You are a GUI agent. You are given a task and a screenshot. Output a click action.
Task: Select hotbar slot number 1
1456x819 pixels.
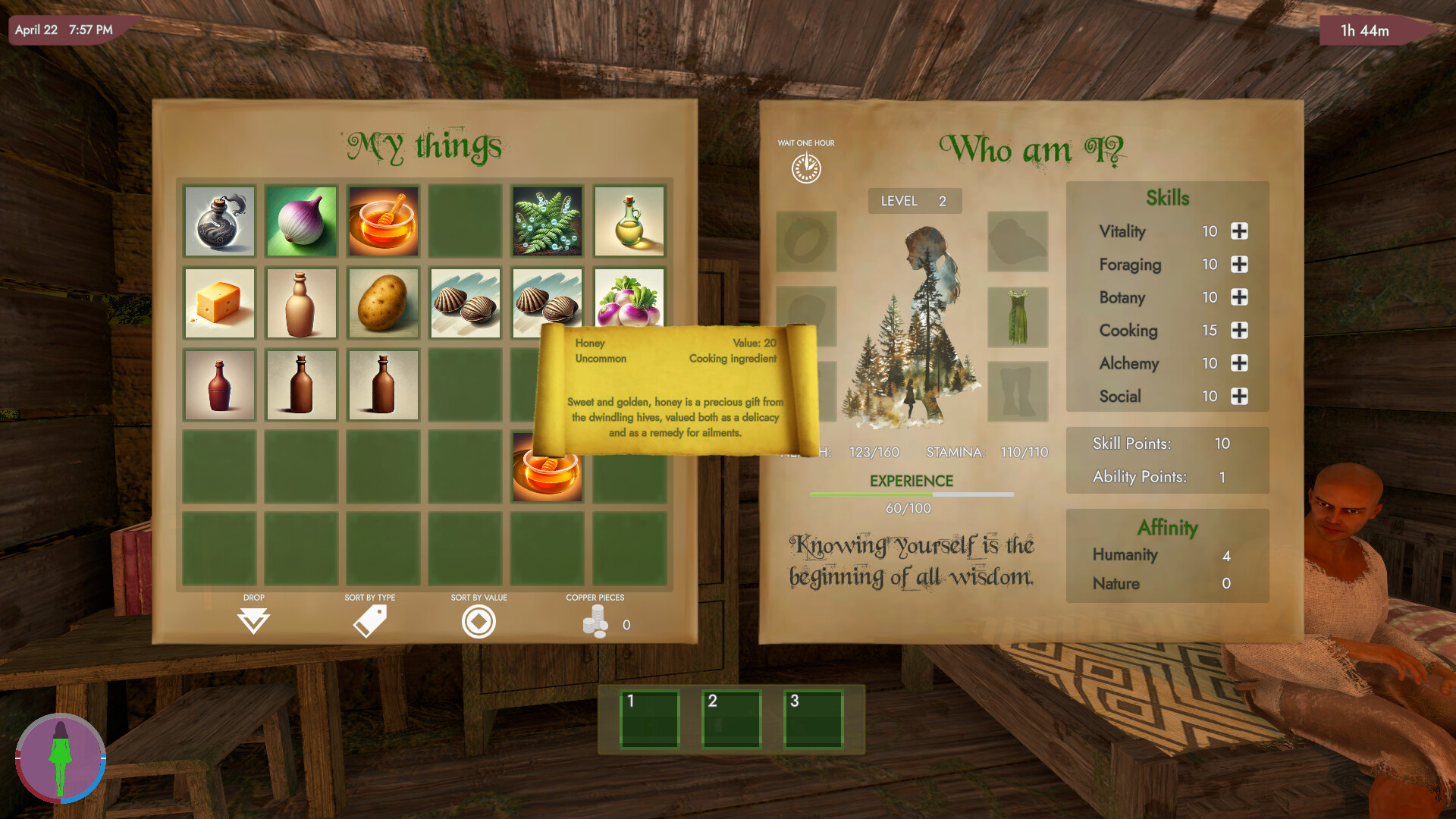tap(650, 720)
